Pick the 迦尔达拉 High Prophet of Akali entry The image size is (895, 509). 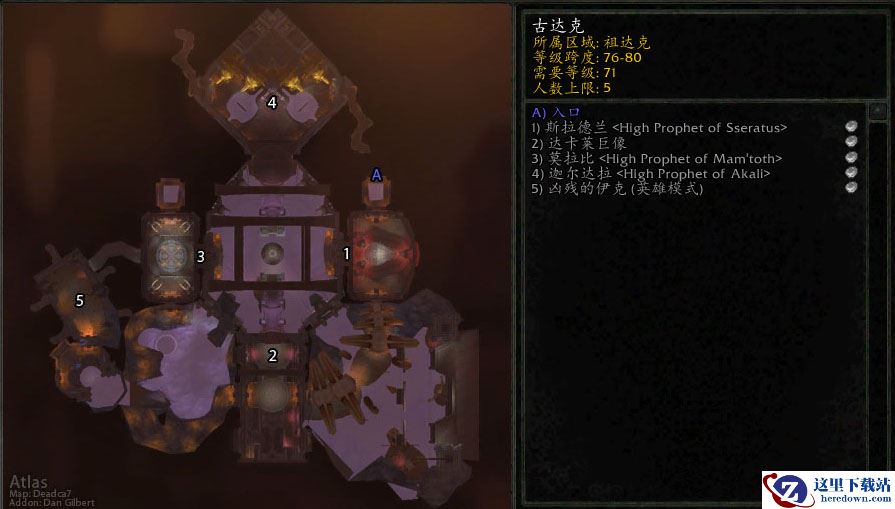click(x=651, y=173)
